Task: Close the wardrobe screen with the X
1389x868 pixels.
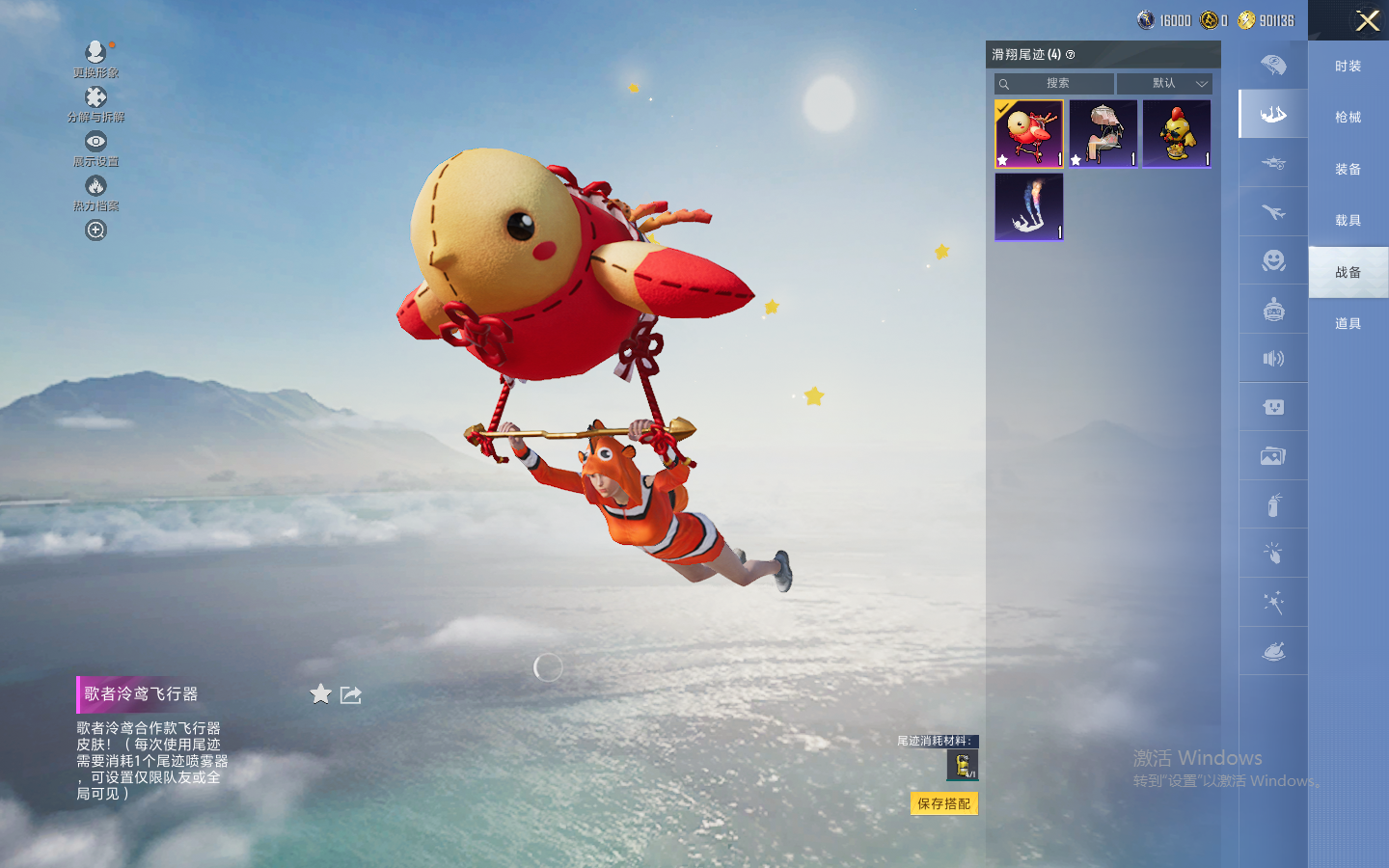Action: click(x=1367, y=20)
